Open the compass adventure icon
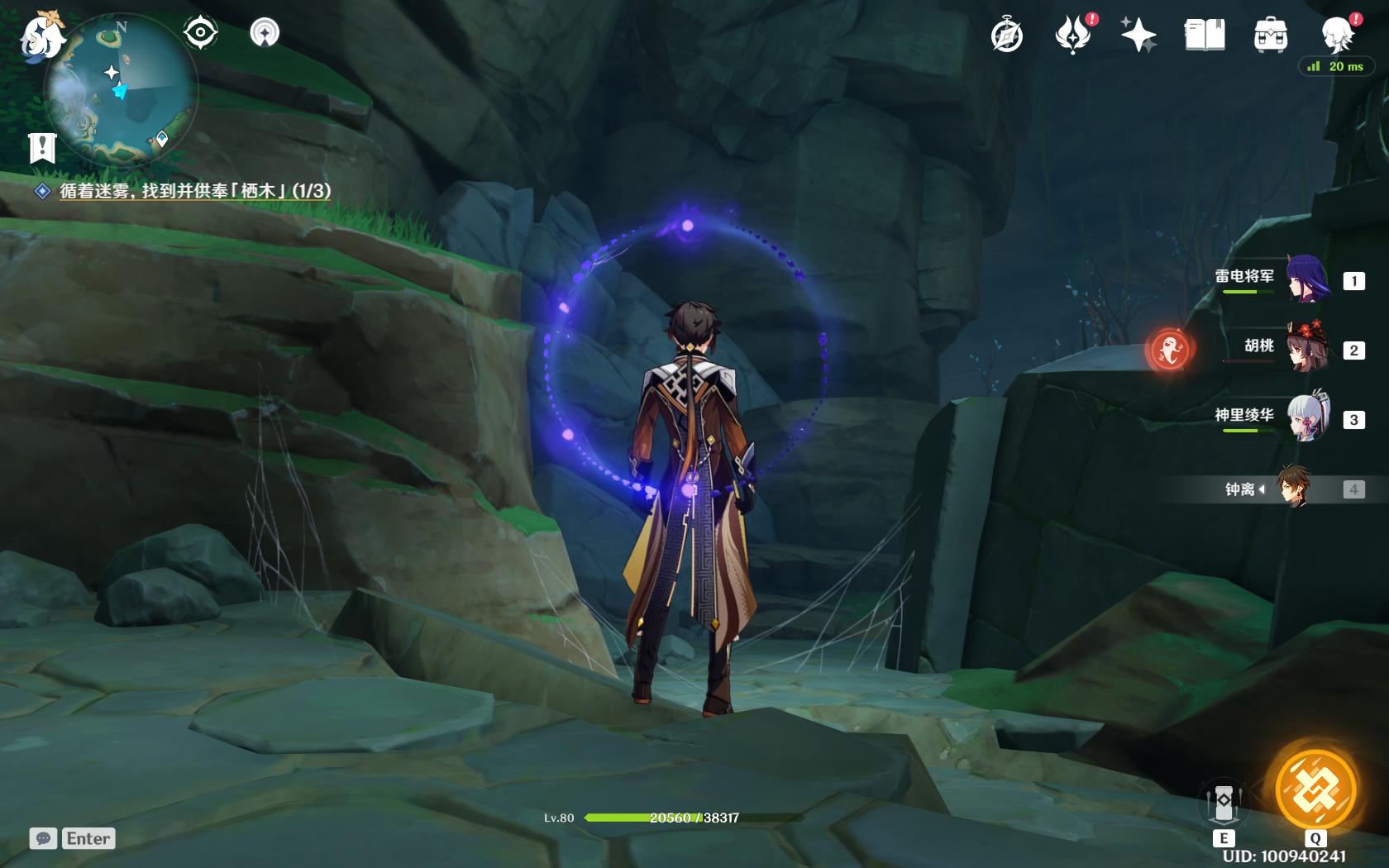 coord(1007,36)
